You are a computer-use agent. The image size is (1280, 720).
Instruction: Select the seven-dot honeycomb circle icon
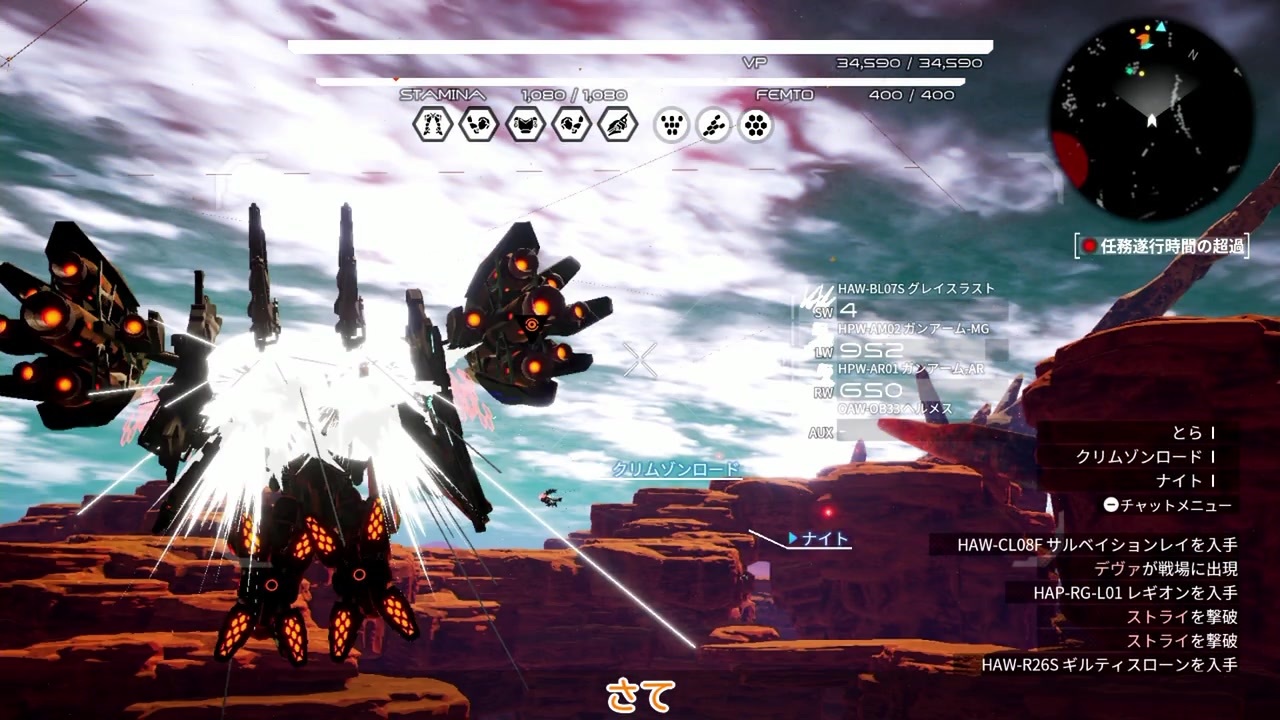point(757,125)
